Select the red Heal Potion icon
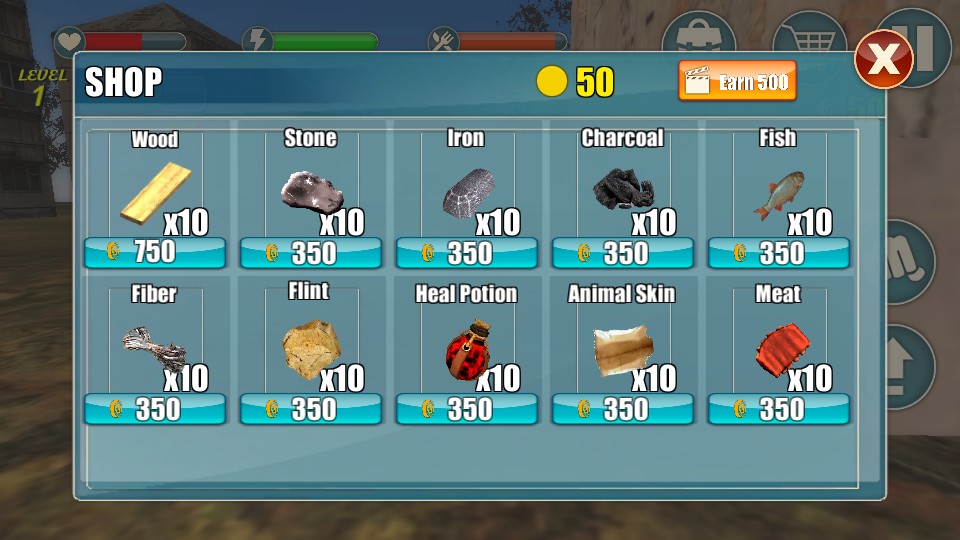 pos(465,352)
